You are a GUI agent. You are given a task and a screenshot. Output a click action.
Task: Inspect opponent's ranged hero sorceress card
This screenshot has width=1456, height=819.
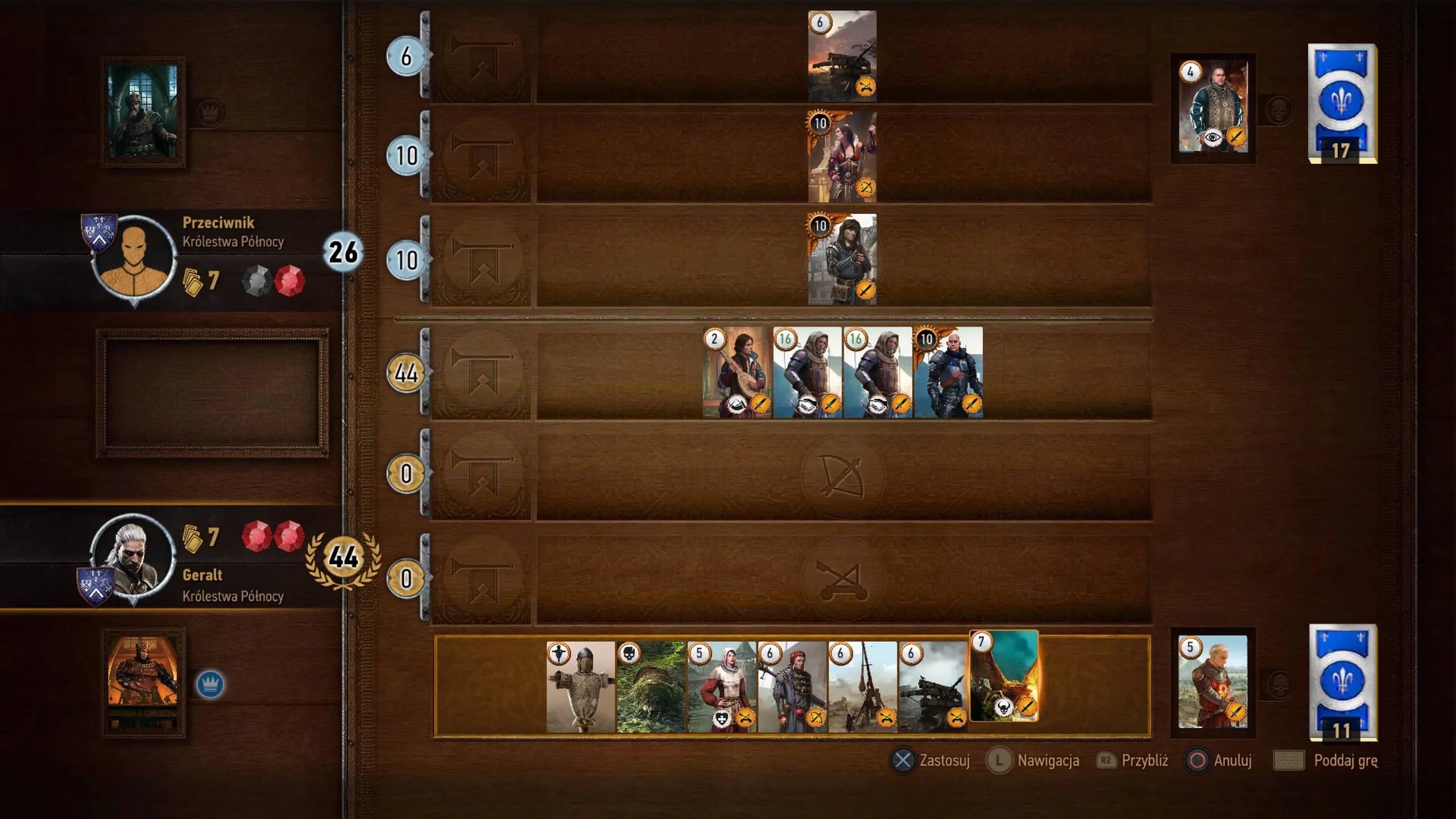(842, 156)
